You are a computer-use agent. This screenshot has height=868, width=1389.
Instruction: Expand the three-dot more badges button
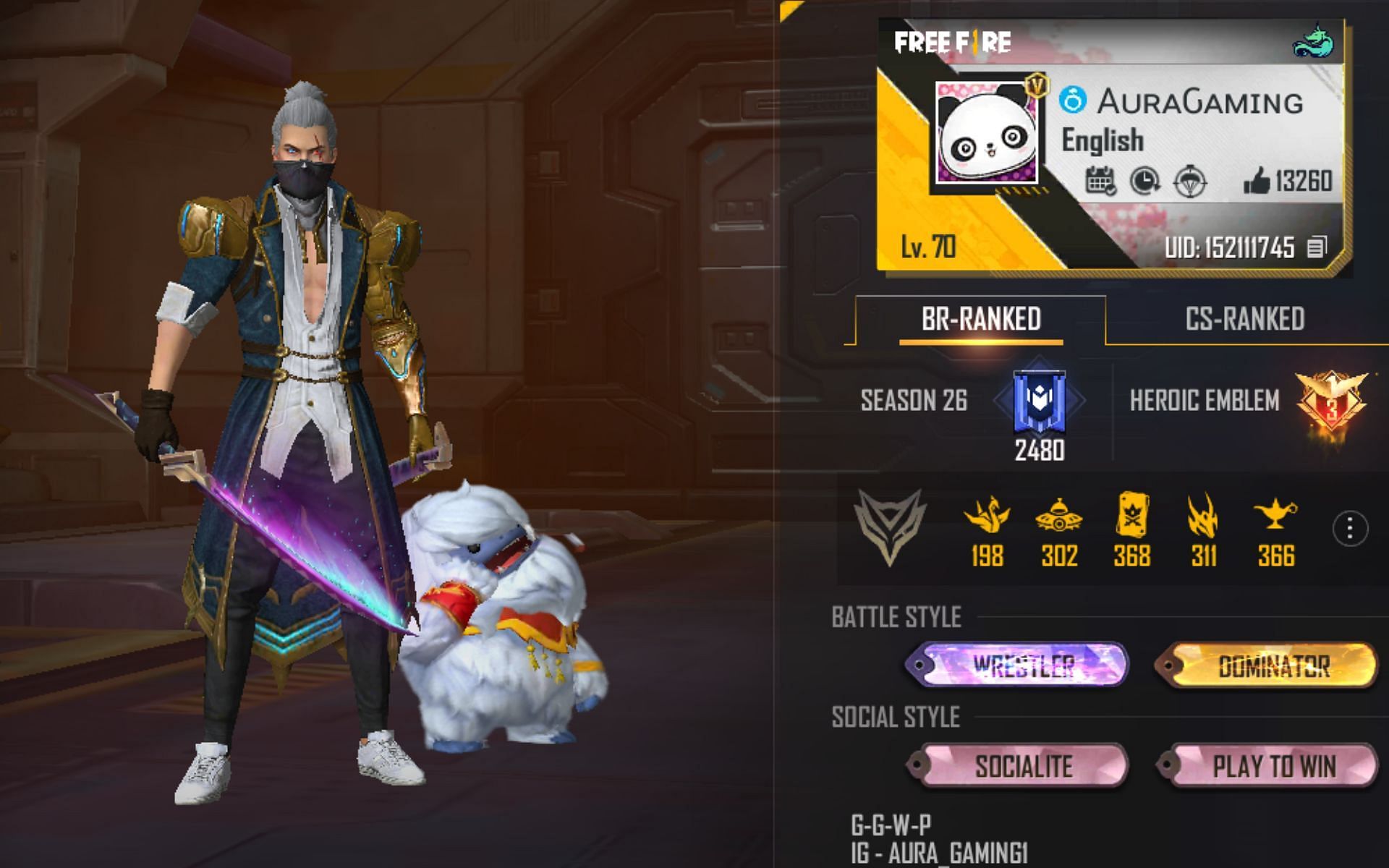(x=1349, y=529)
